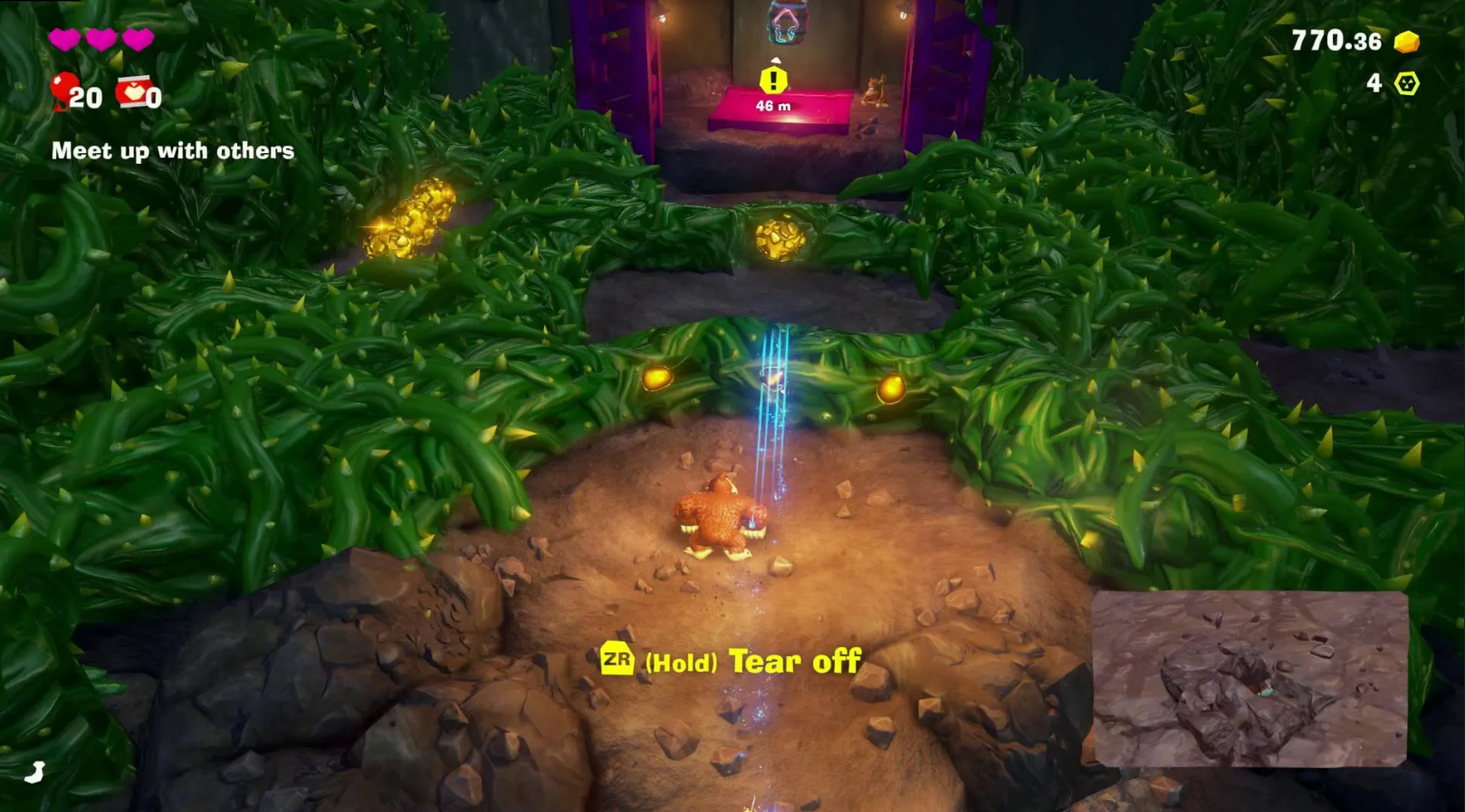
Task: Click the gold nugget currency icon
Action: [x=1406, y=42]
